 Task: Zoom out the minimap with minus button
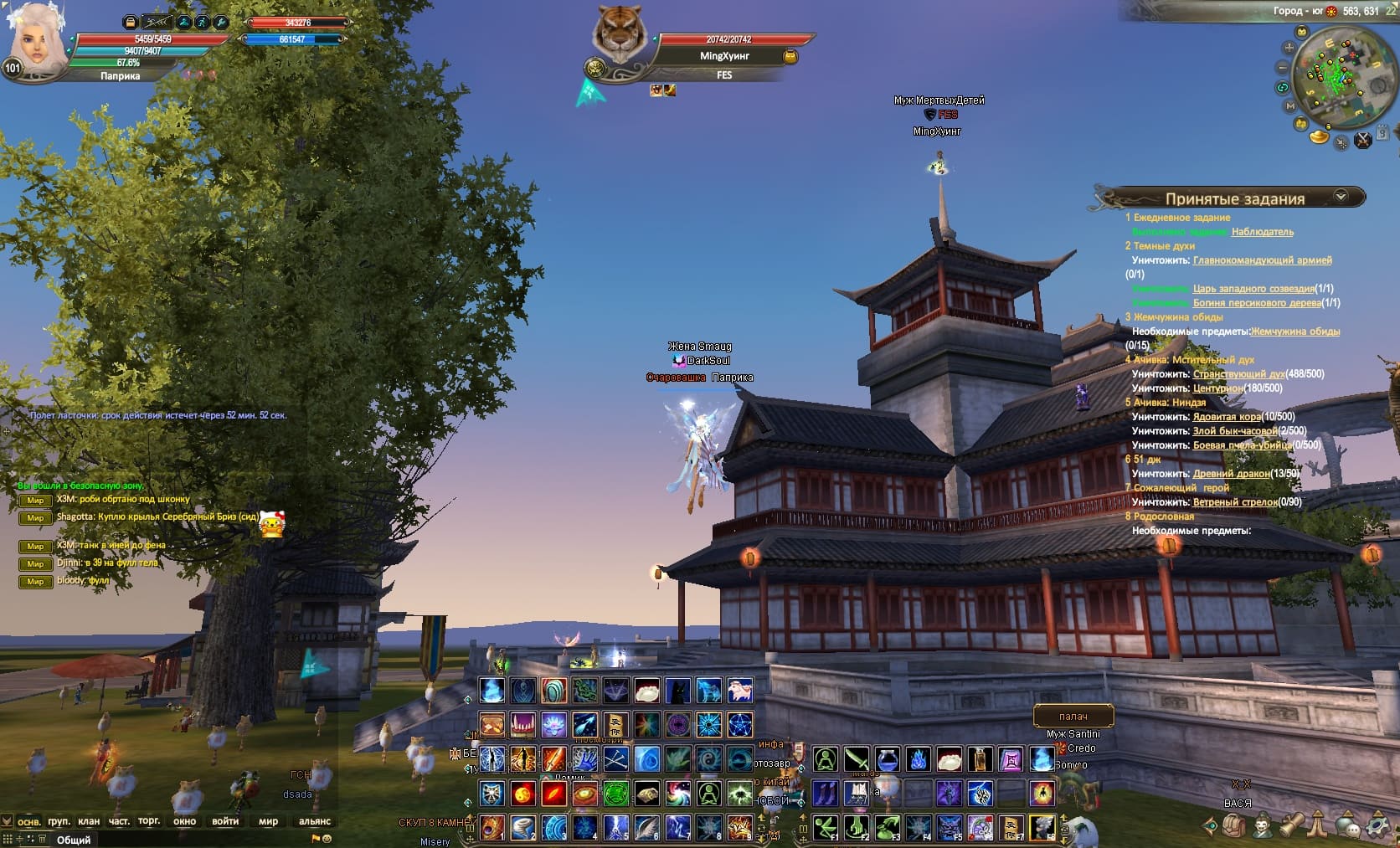tap(1283, 67)
